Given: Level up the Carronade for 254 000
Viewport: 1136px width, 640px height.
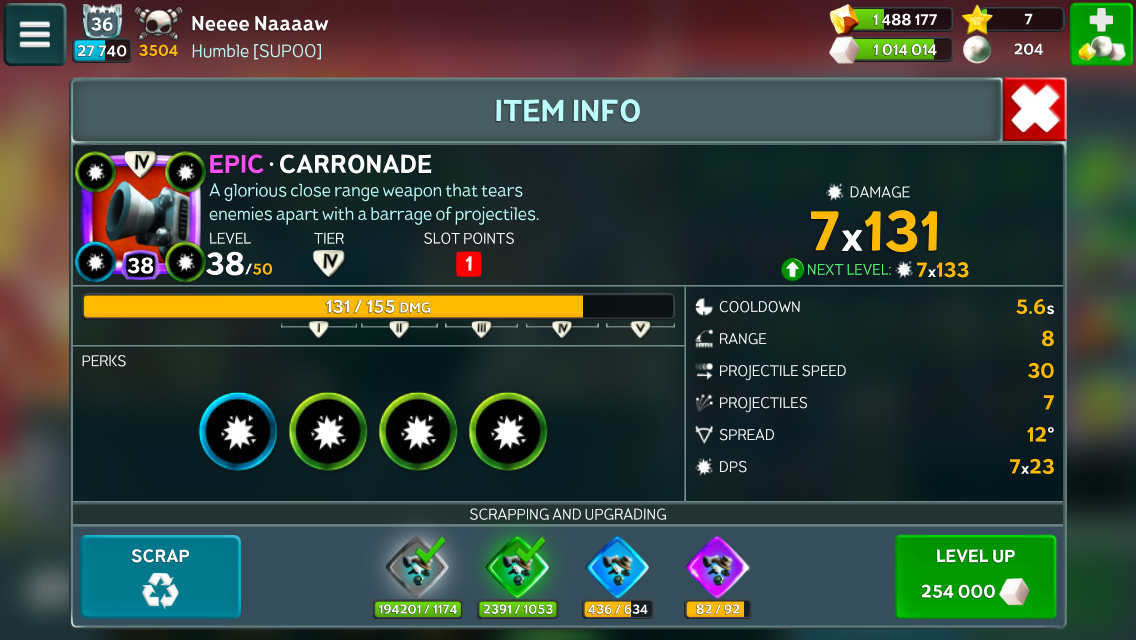Looking at the screenshot, I should (x=975, y=576).
